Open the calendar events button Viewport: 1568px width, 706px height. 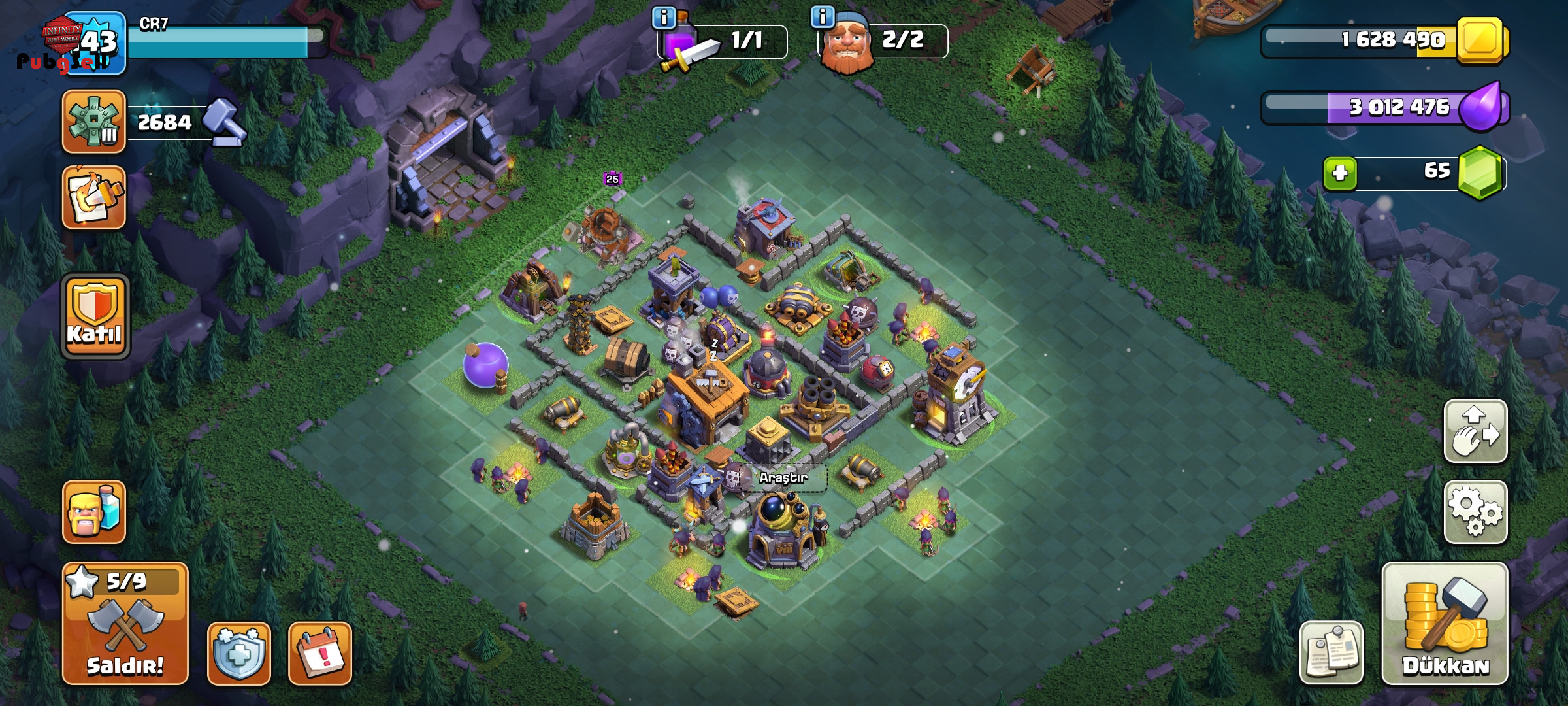[320, 653]
